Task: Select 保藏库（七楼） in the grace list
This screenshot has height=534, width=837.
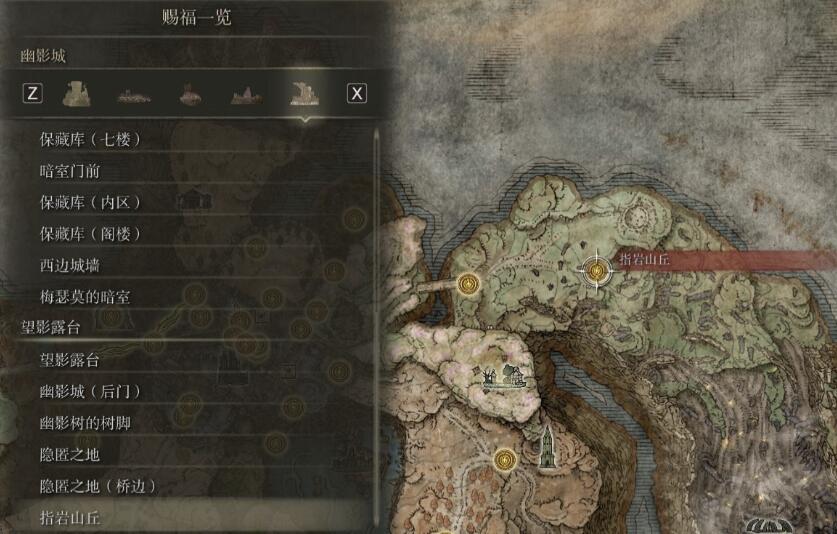Action: pyautogui.click(x=90, y=139)
